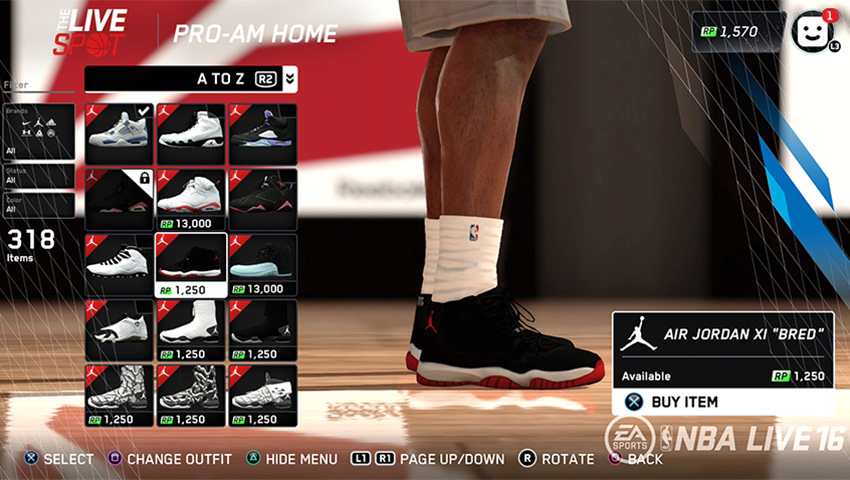
Task: Open the Color filter
Action: tap(39, 204)
